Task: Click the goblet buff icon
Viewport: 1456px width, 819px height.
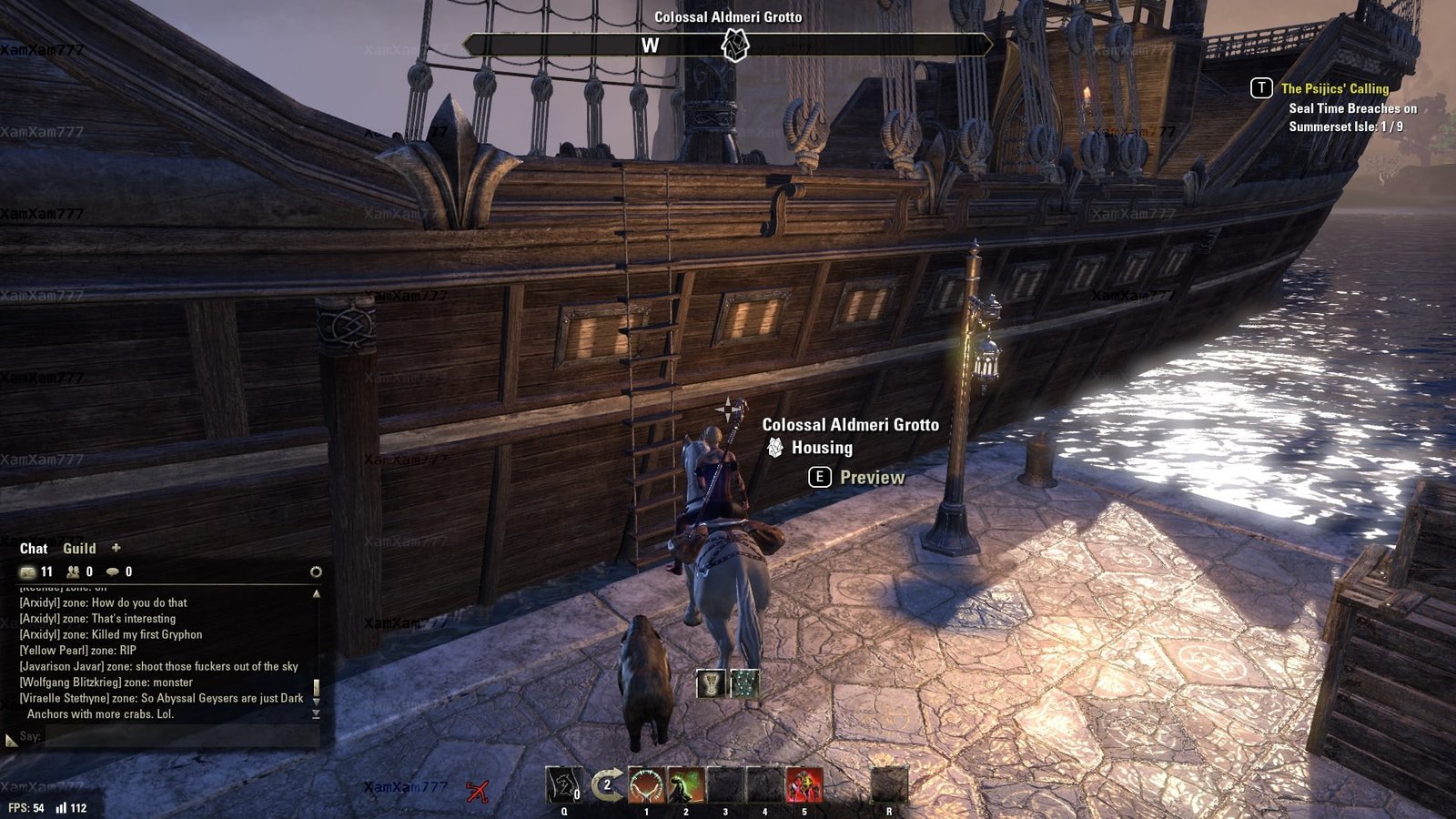Action: point(710,683)
